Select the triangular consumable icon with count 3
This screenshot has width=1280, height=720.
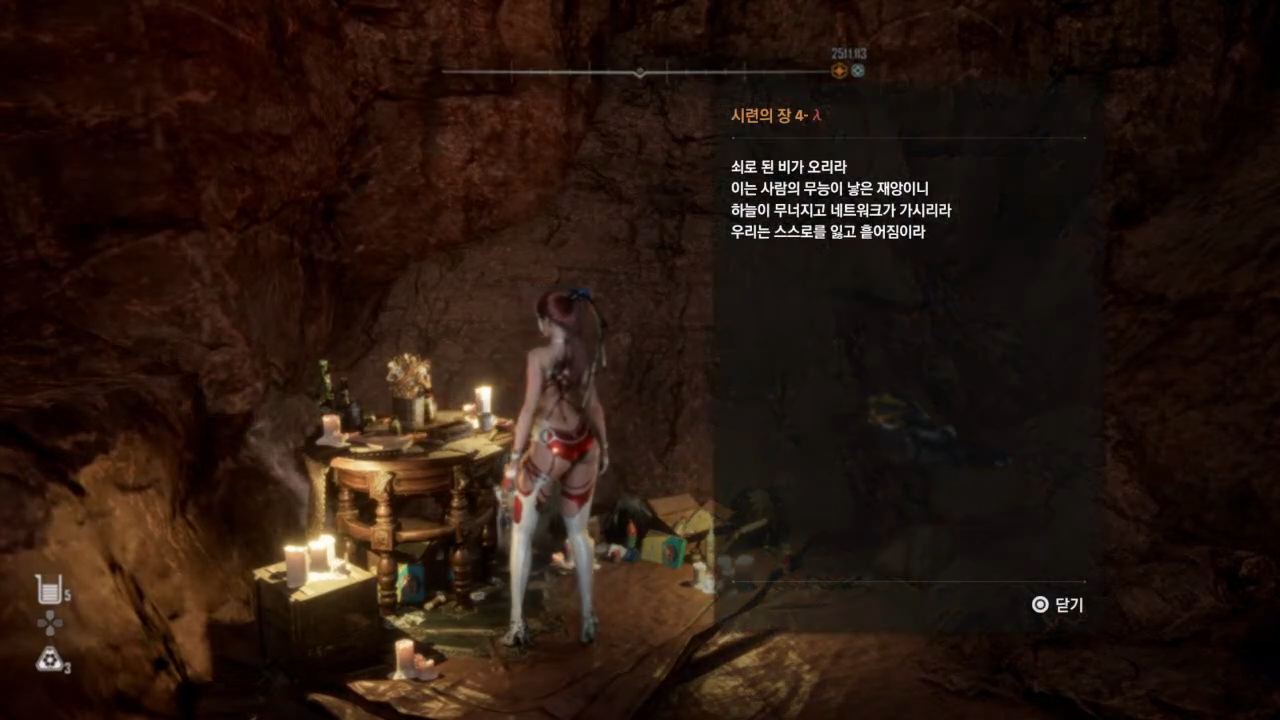pos(48,658)
